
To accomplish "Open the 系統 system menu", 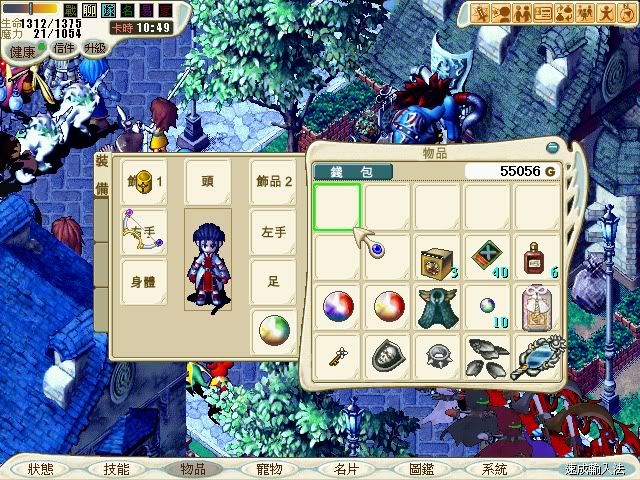I will pyautogui.click(x=493, y=468).
